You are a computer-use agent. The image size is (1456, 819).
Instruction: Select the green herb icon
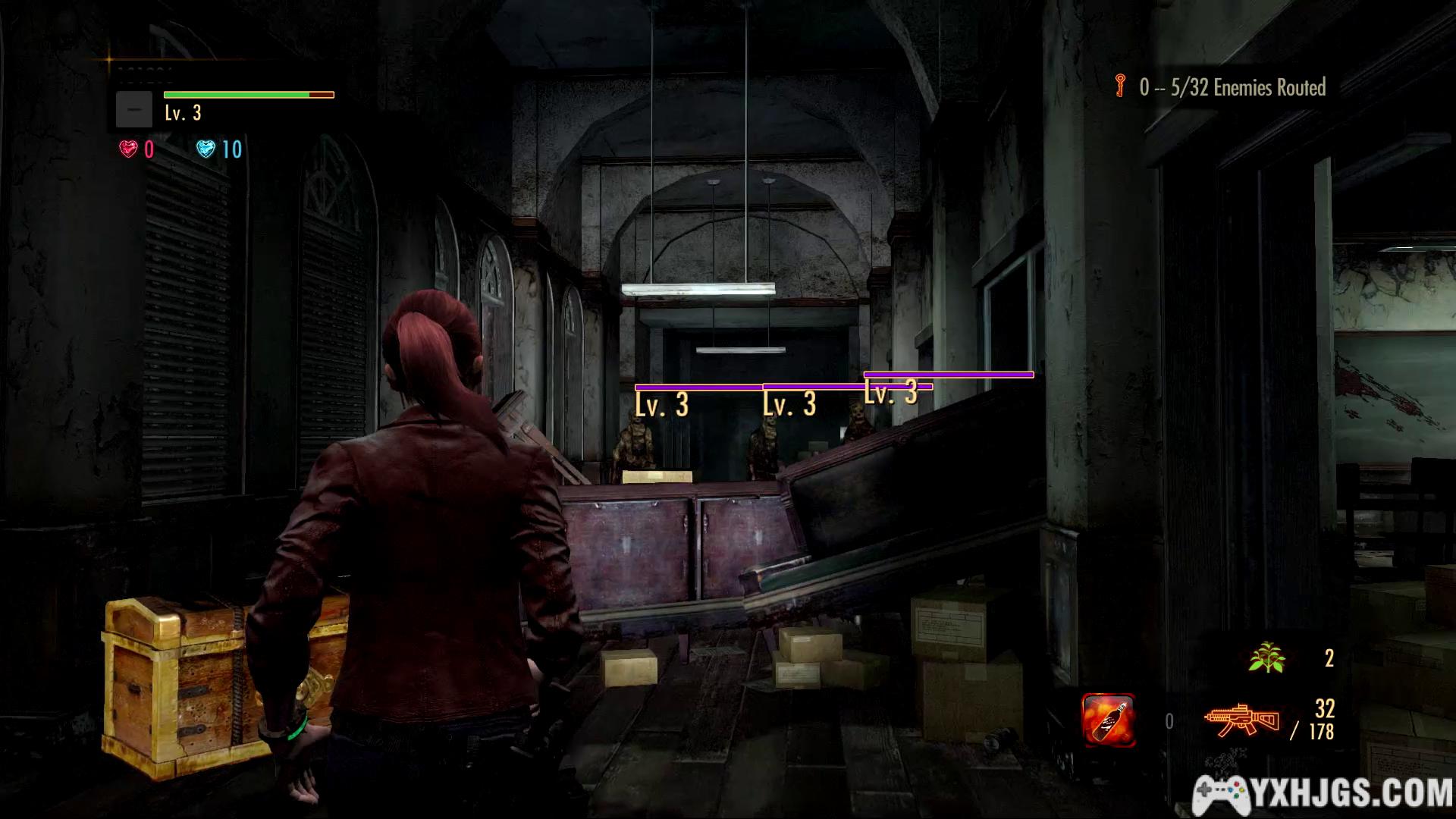click(1266, 657)
